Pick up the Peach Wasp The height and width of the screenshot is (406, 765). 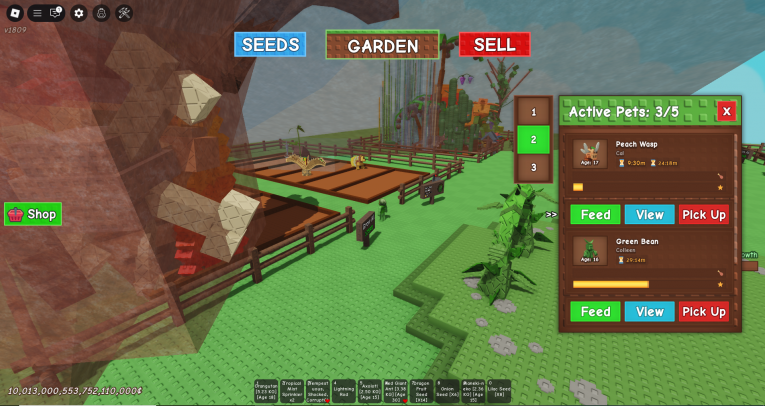[x=704, y=215]
